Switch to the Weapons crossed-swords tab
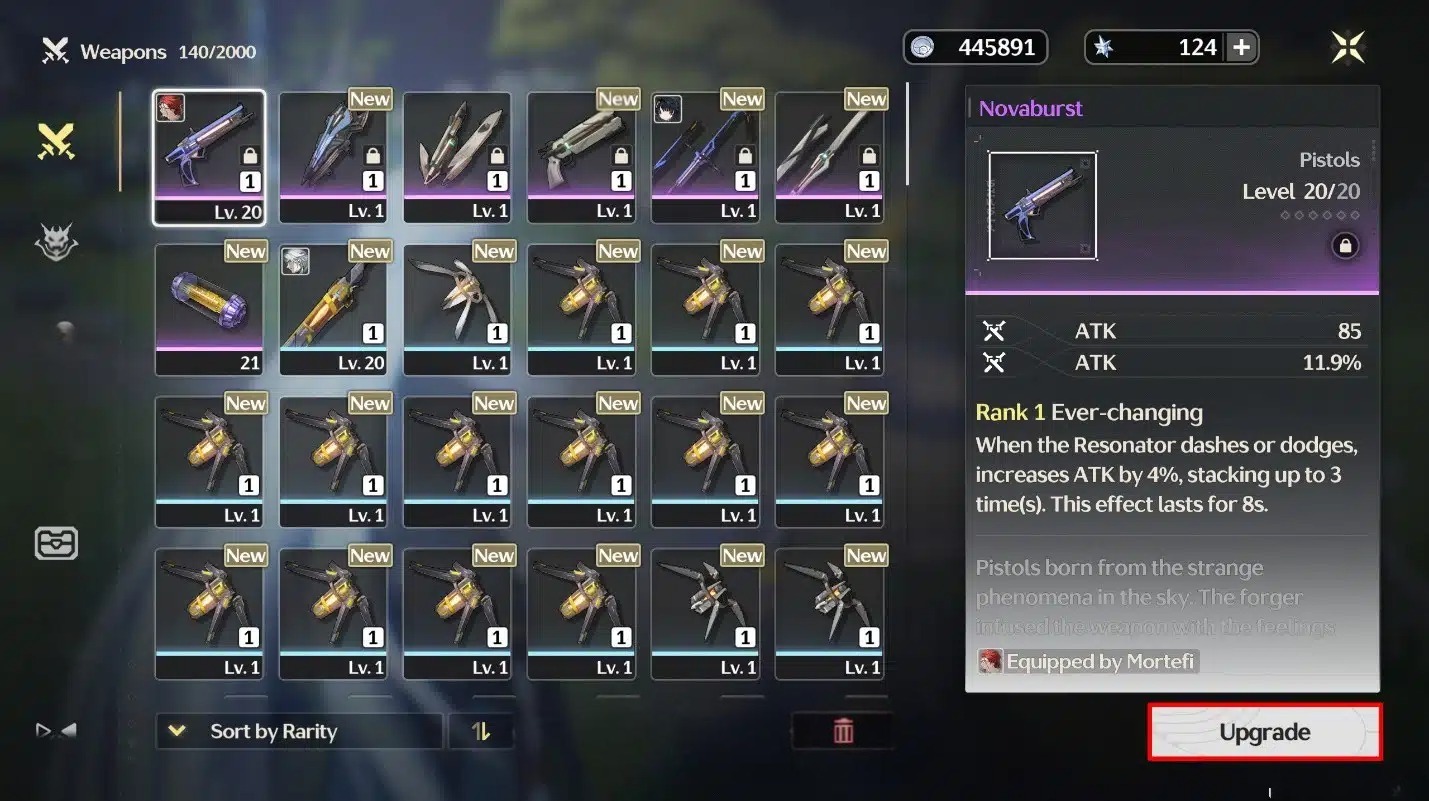Image resolution: width=1429 pixels, height=801 pixels. (x=57, y=142)
